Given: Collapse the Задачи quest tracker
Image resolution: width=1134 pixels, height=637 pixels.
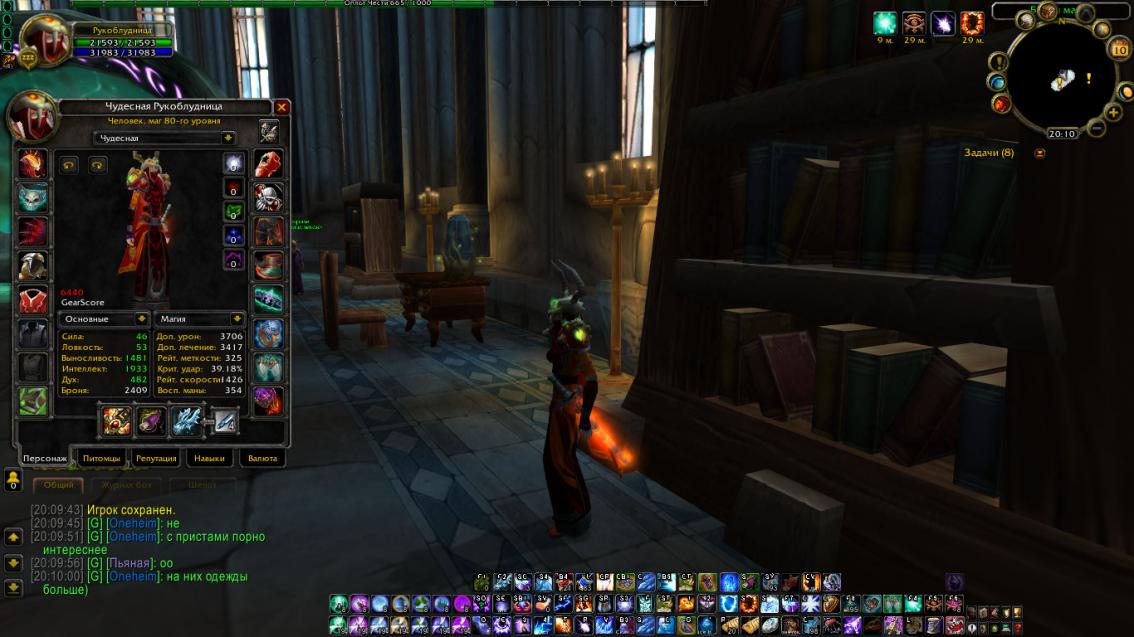Looking at the screenshot, I should coord(1040,153).
